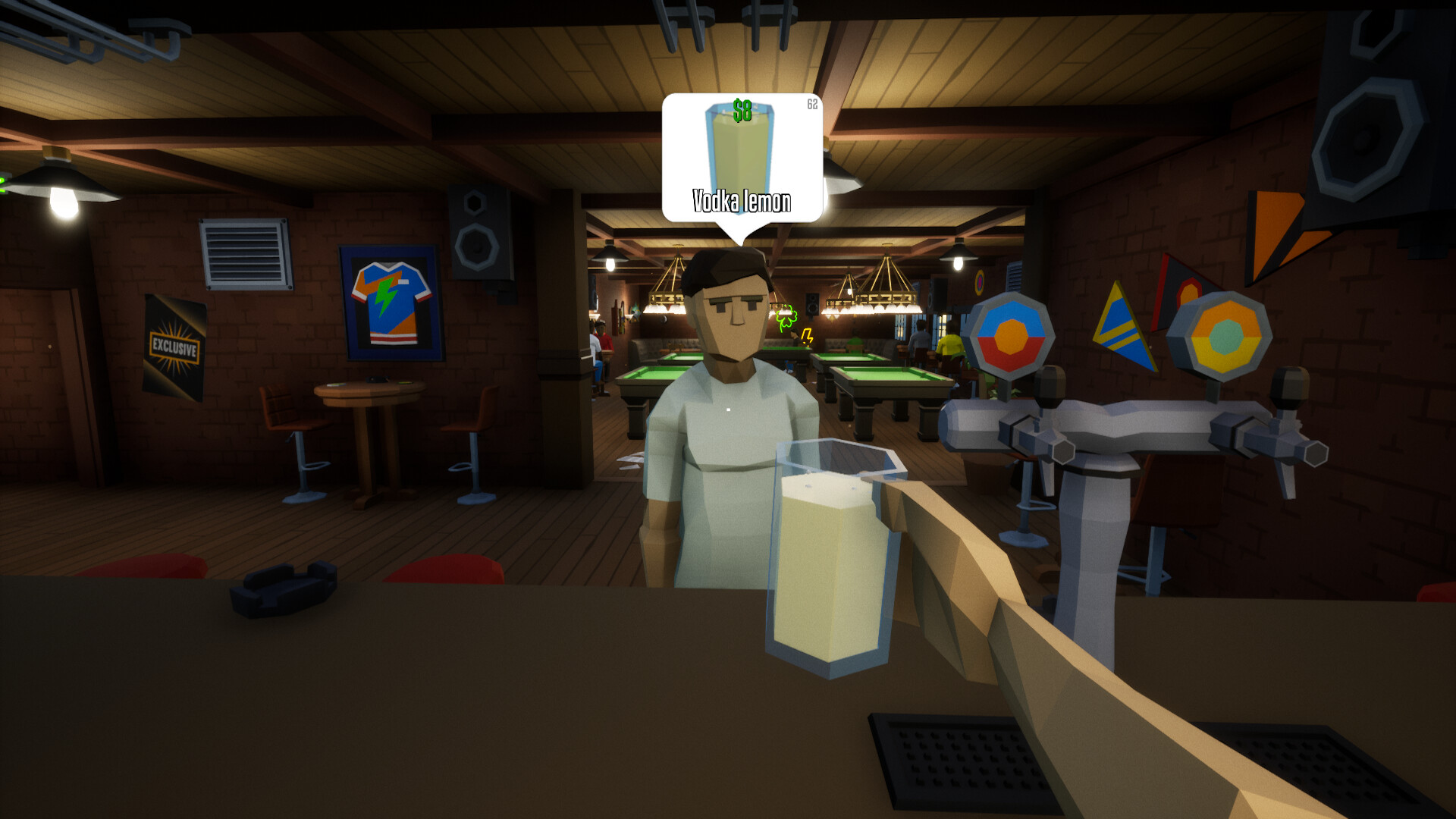Click the yellow lightning bolt neon sign
Viewport: 1456px width, 819px height.
click(x=806, y=334)
